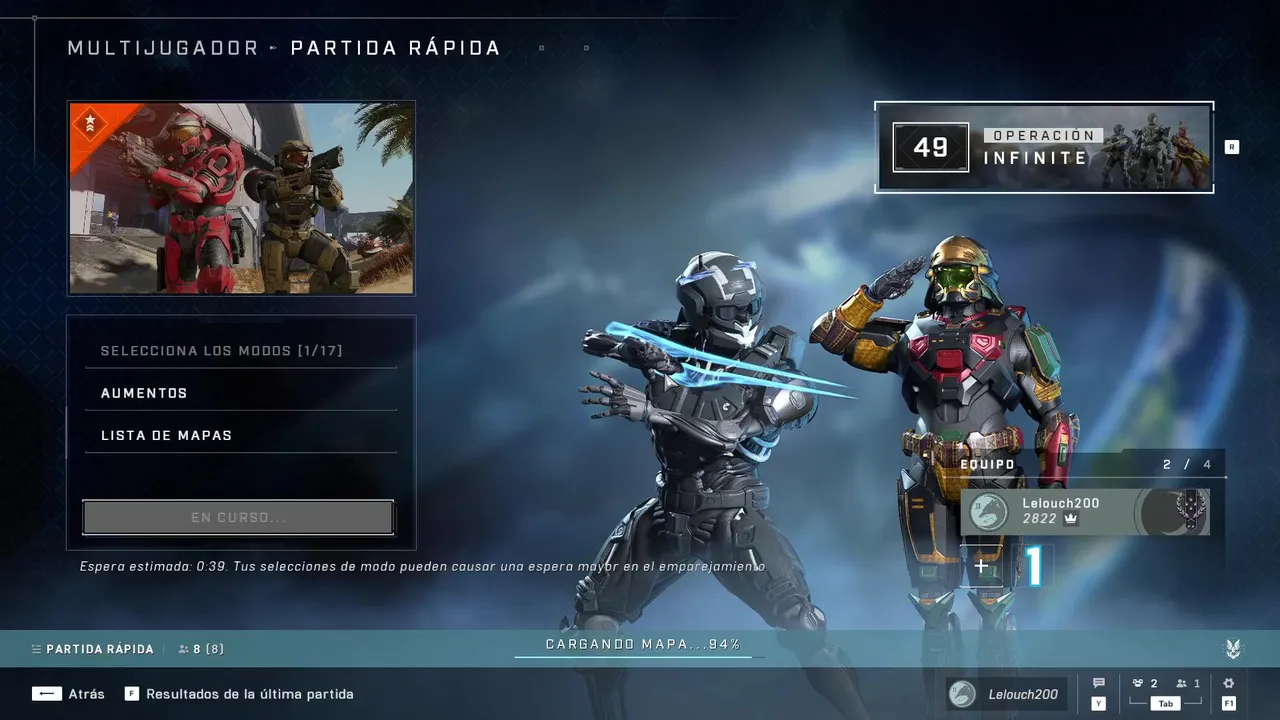Screen dimensions: 1280x720
Task: Add a teammate with the plus button
Action: (x=981, y=567)
